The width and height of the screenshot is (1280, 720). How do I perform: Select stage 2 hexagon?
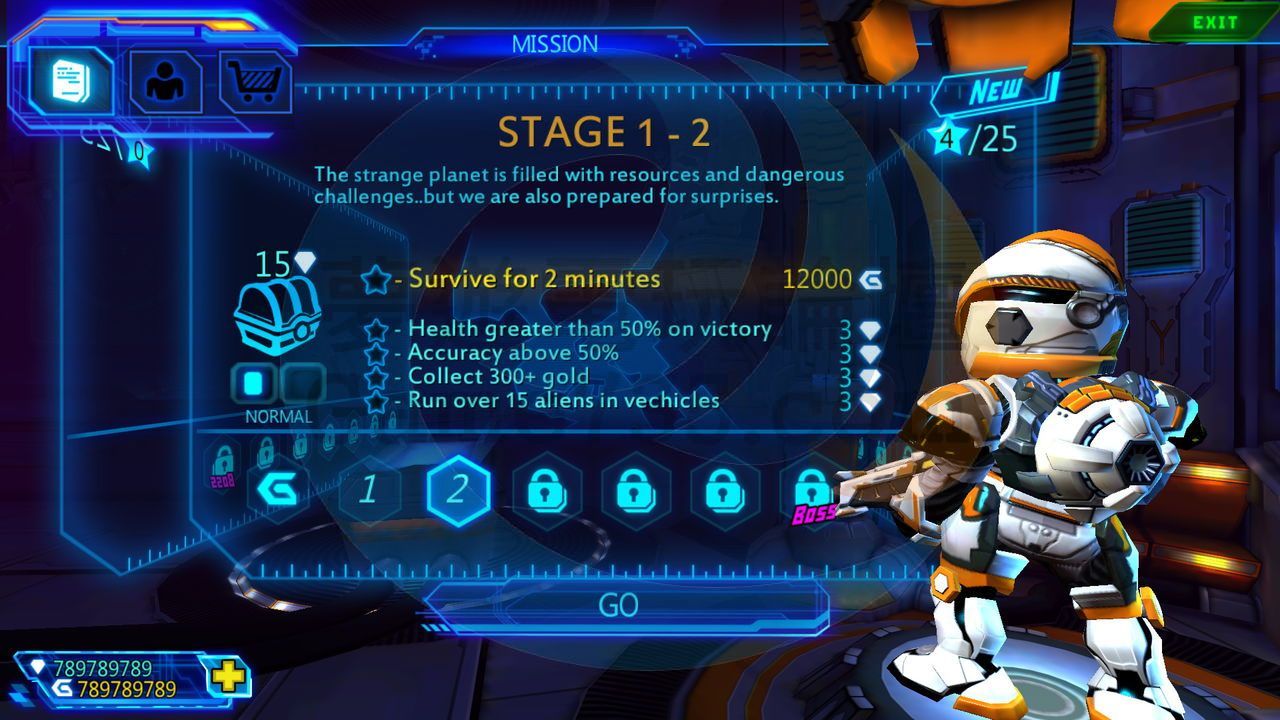click(x=457, y=490)
